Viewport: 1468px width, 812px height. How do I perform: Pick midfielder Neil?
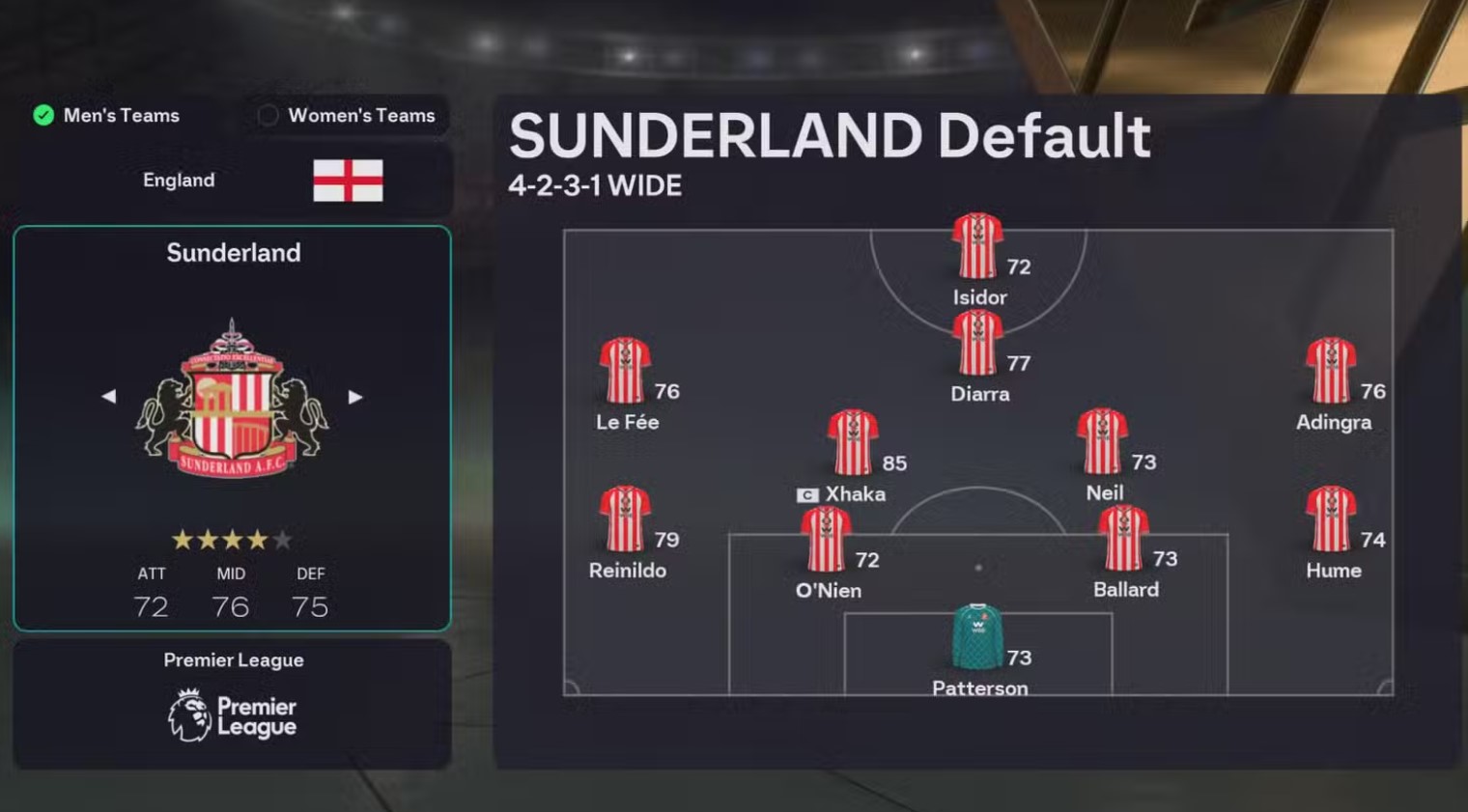pyautogui.click(x=1102, y=442)
